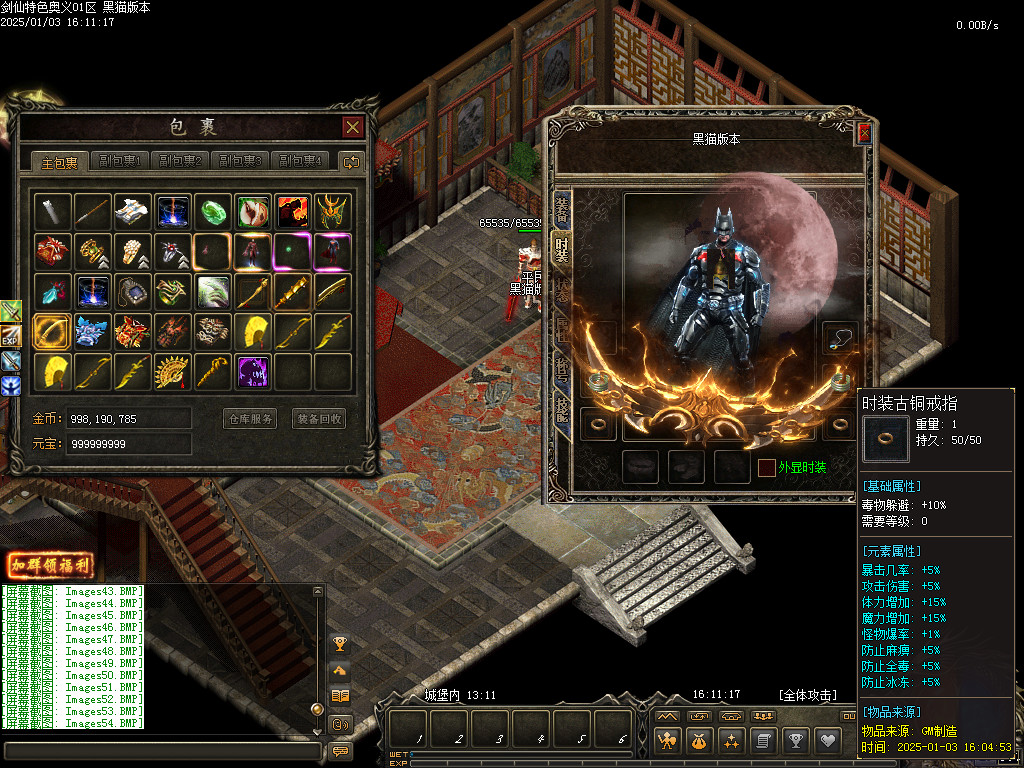This screenshot has width=1024, height=768.
Task: Select the blue ice armor item
Action: (x=92, y=331)
